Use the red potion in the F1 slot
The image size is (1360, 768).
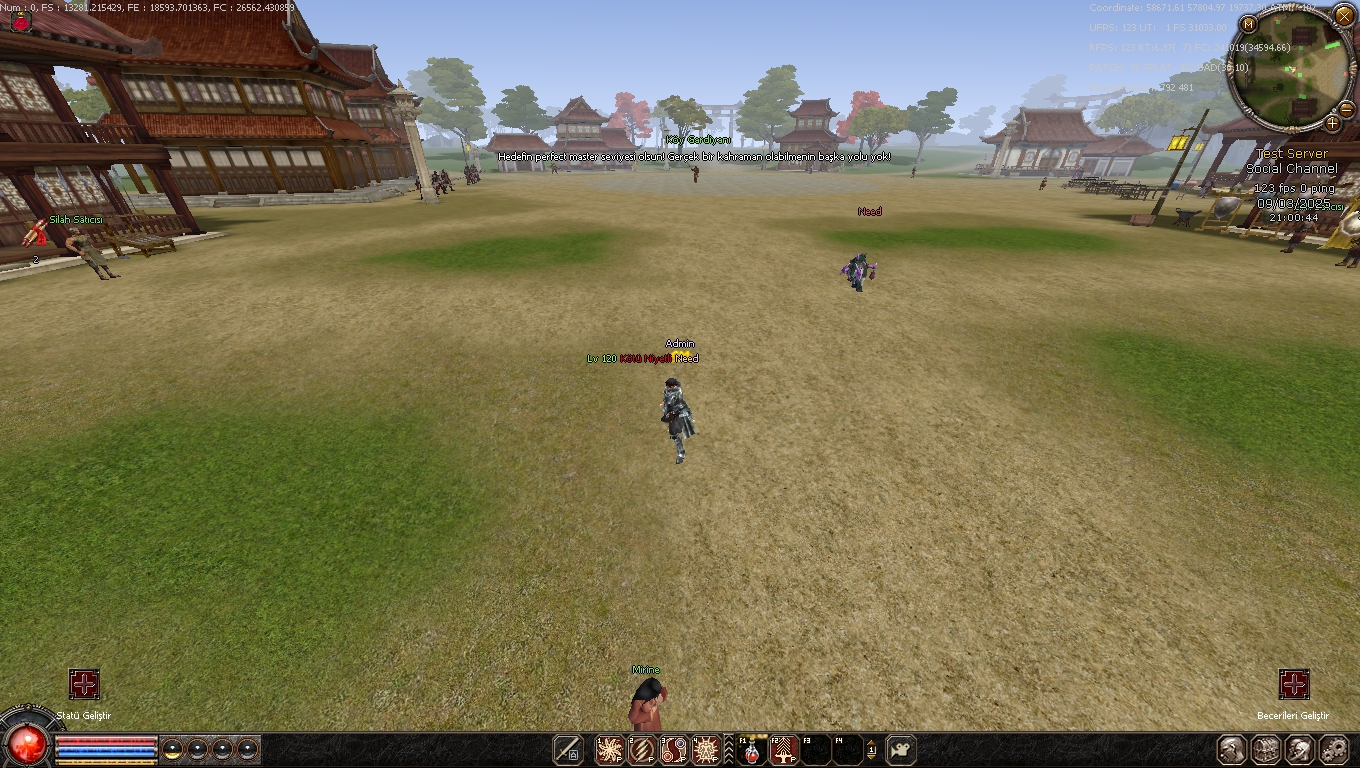pos(751,749)
